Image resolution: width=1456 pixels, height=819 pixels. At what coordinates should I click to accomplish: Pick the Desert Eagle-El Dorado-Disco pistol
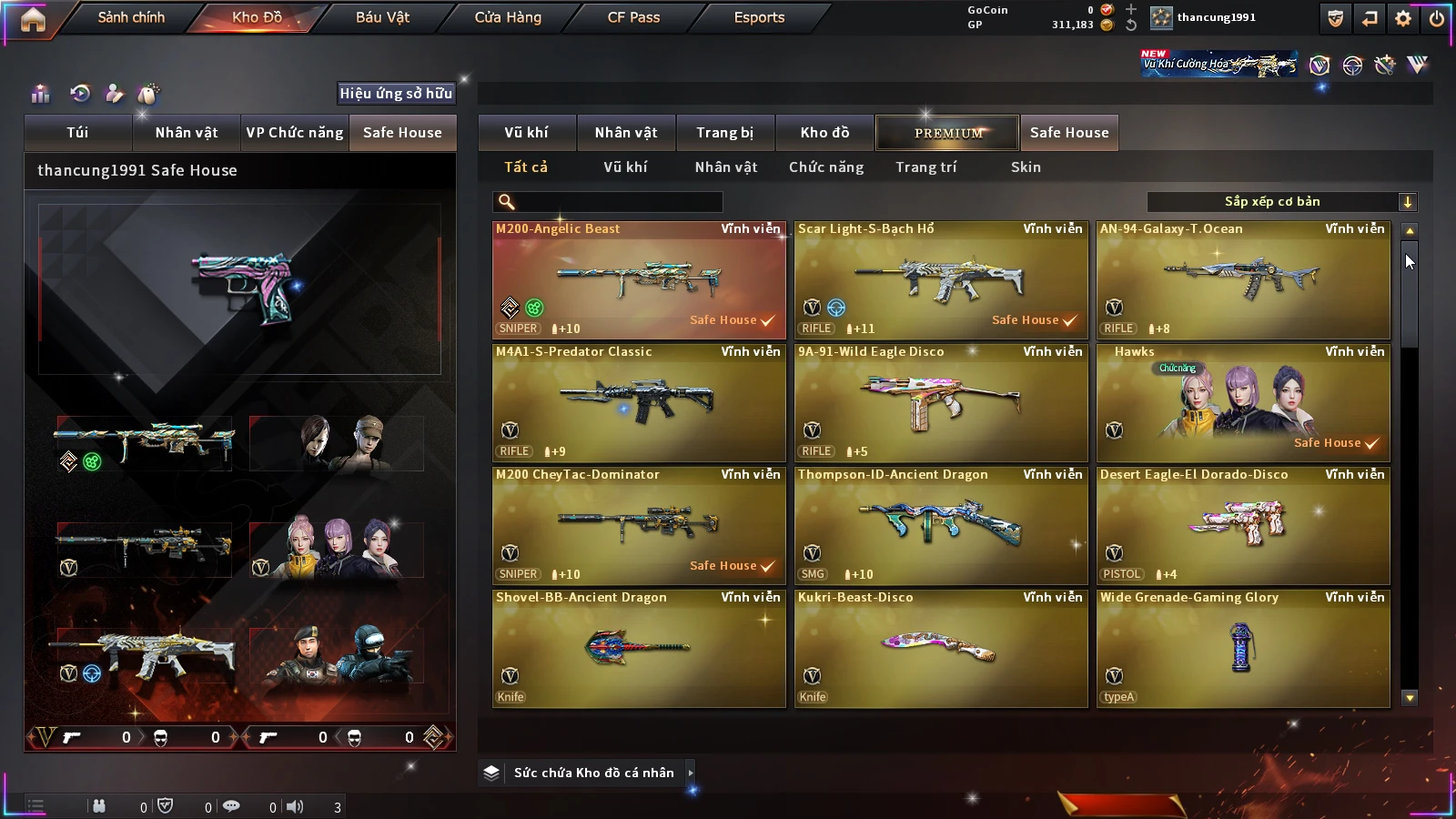pyautogui.click(x=1243, y=526)
